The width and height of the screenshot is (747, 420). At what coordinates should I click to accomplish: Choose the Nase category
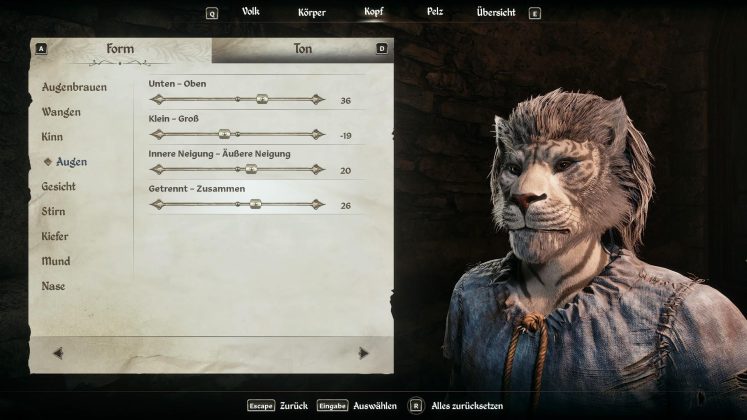pyautogui.click(x=53, y=286)
